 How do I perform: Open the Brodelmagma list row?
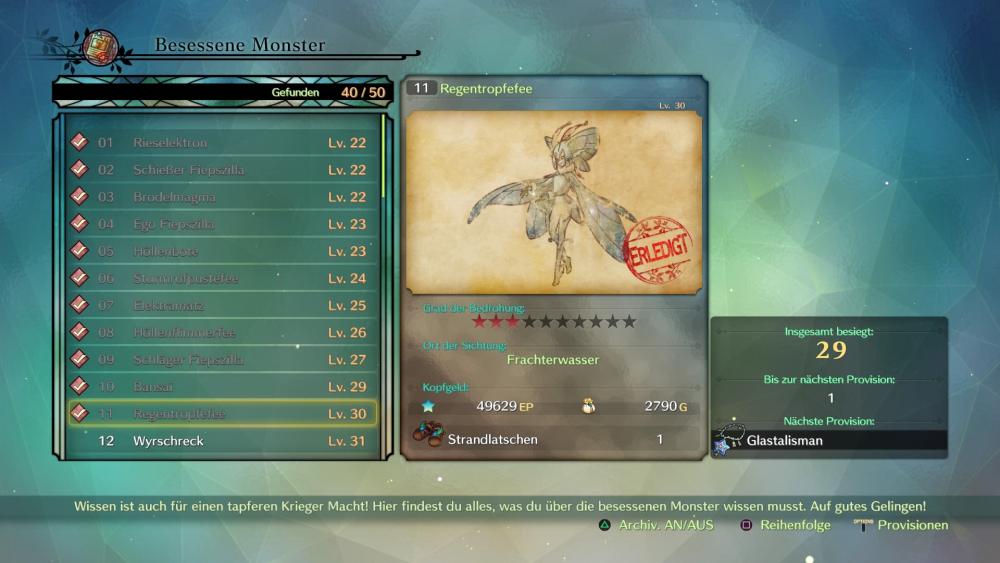tap(220, 197)
